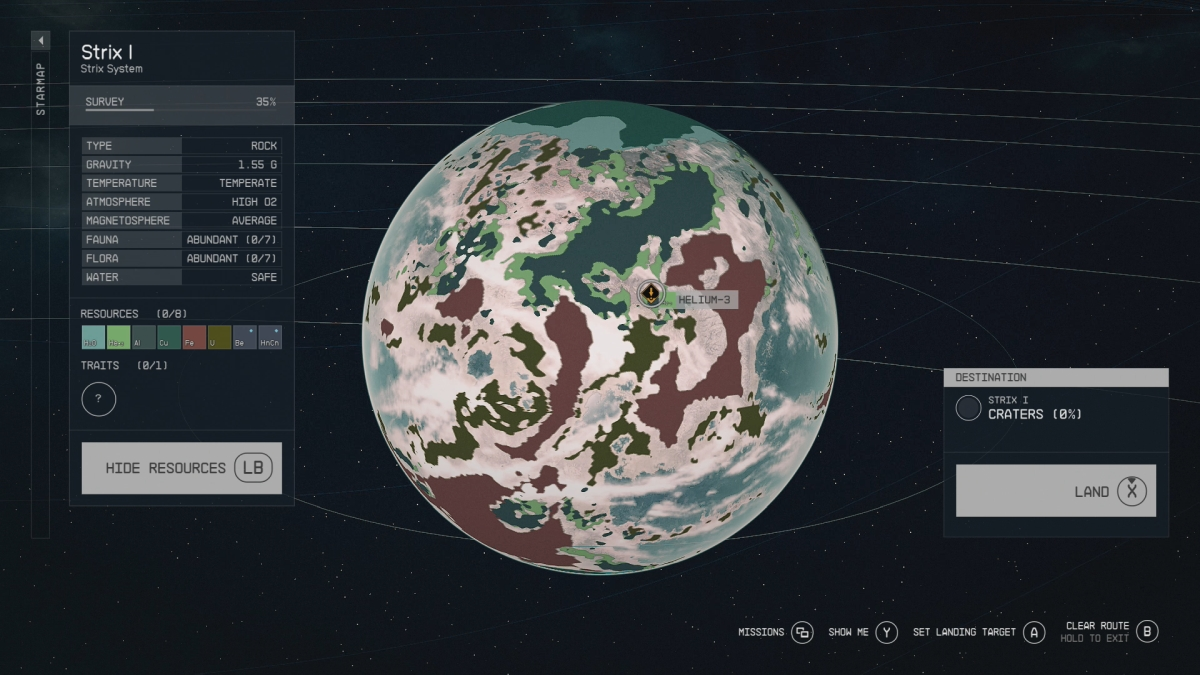Click the Helium-3 landing marker on planet
Image resolution: width=1200 pixels, height=675 pixels.
tap(651, 293)
